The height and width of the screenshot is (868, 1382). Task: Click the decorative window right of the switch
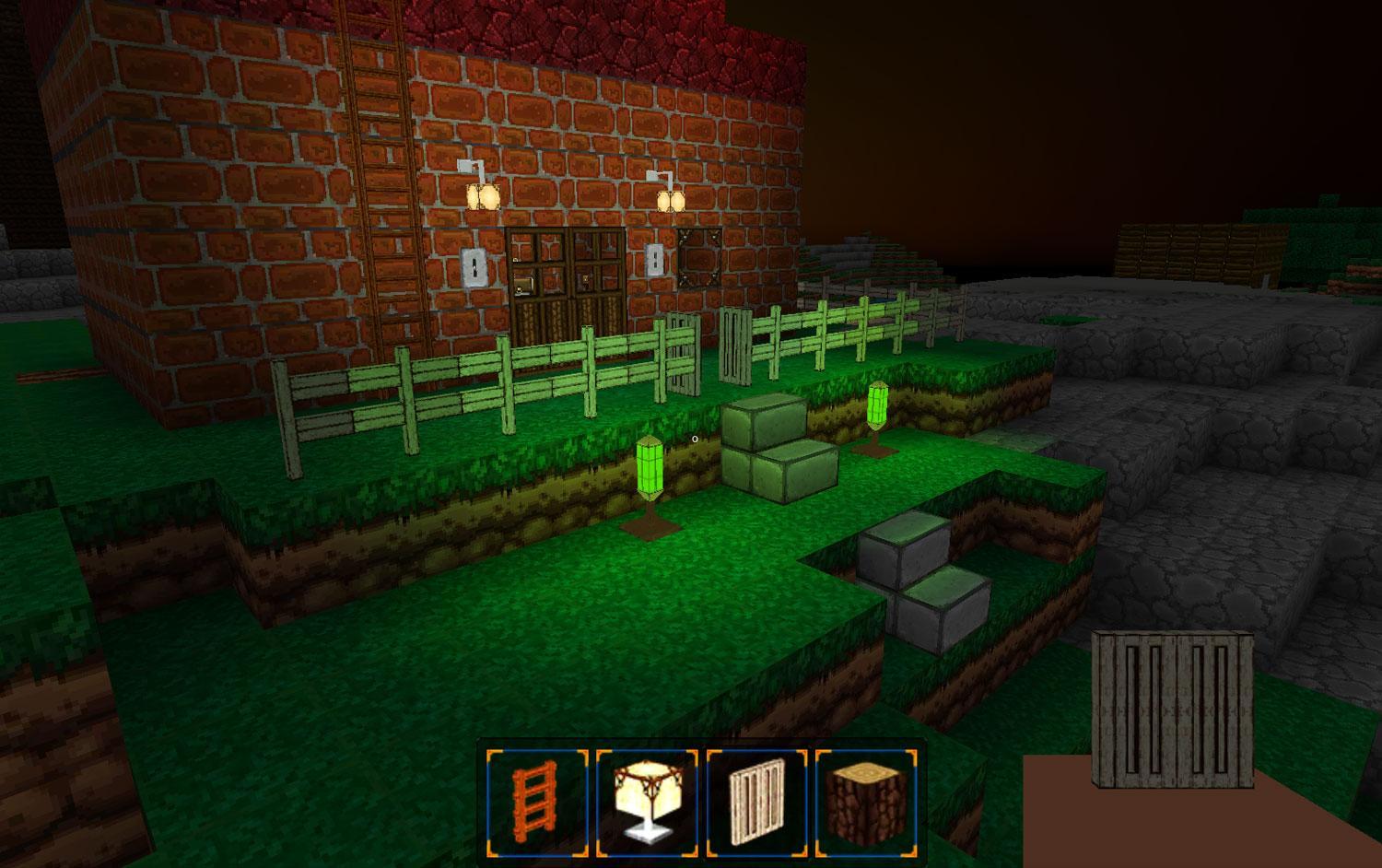701,255
